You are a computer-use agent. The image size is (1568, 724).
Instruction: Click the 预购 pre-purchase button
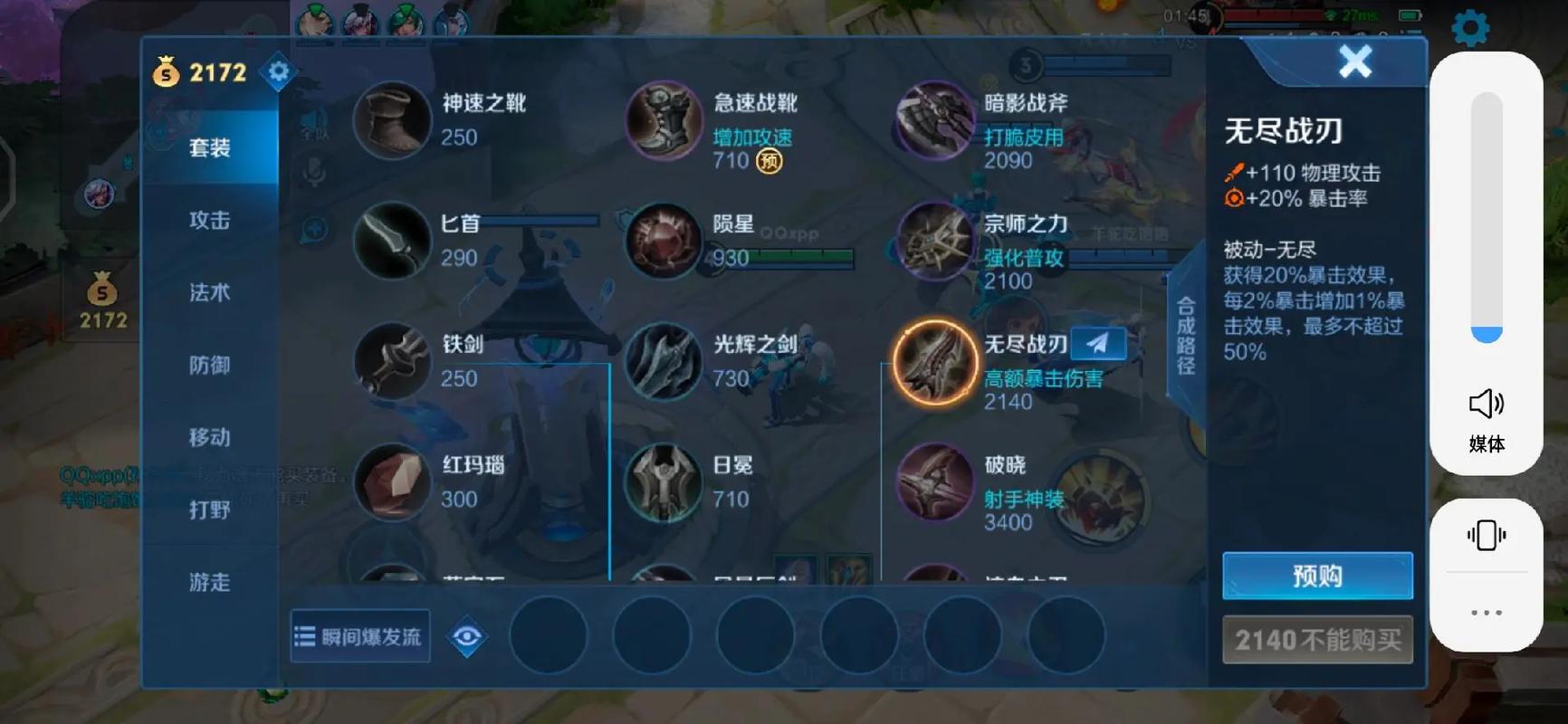point(1317,576)
